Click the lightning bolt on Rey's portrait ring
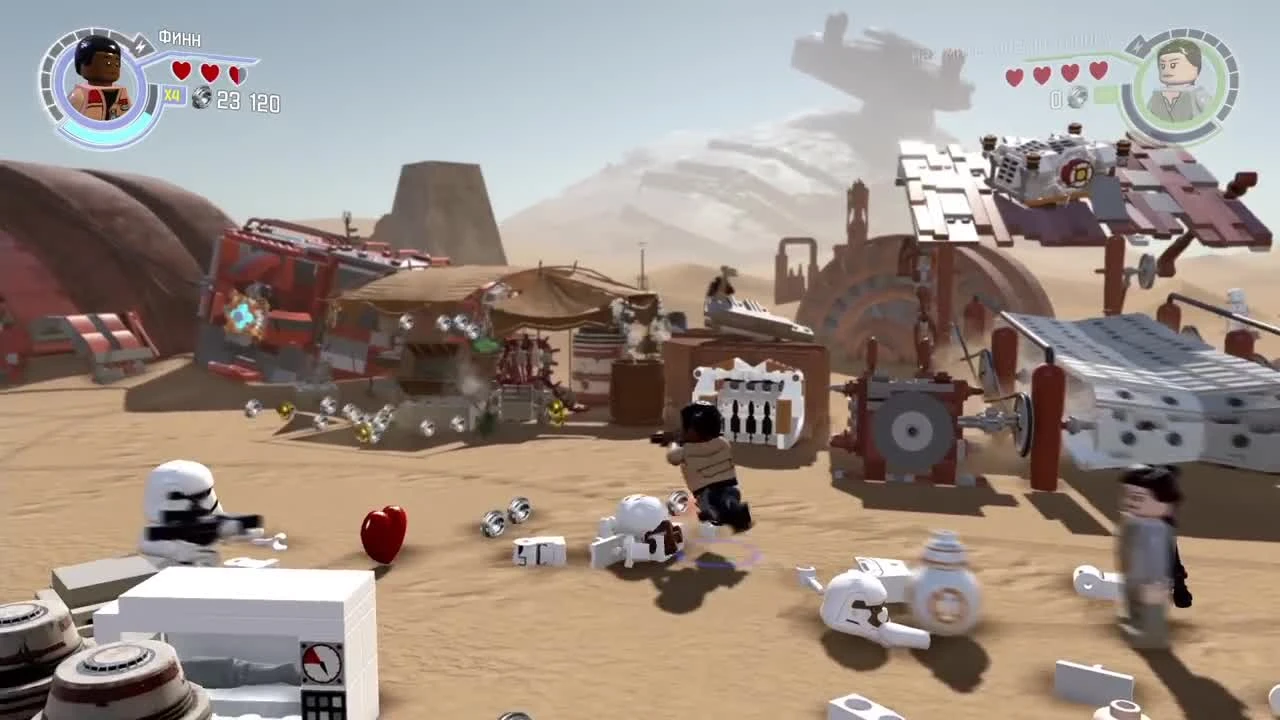The image size is (1280, 720). pos(1138,46)
